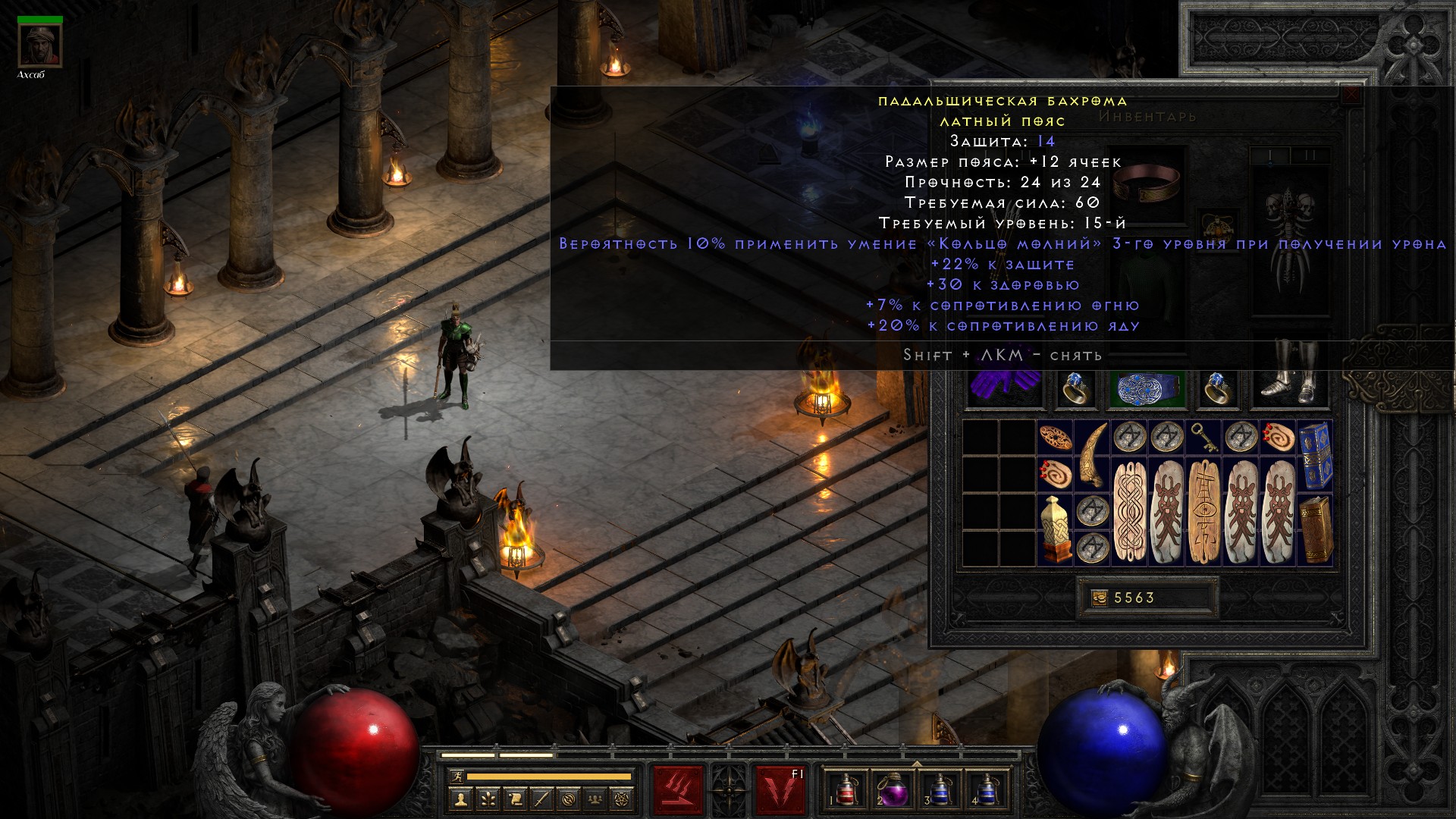Open the character screen from mini menu
This screenshot has width=1456, height=819.
pyautogui.click(x=460, y=799)
